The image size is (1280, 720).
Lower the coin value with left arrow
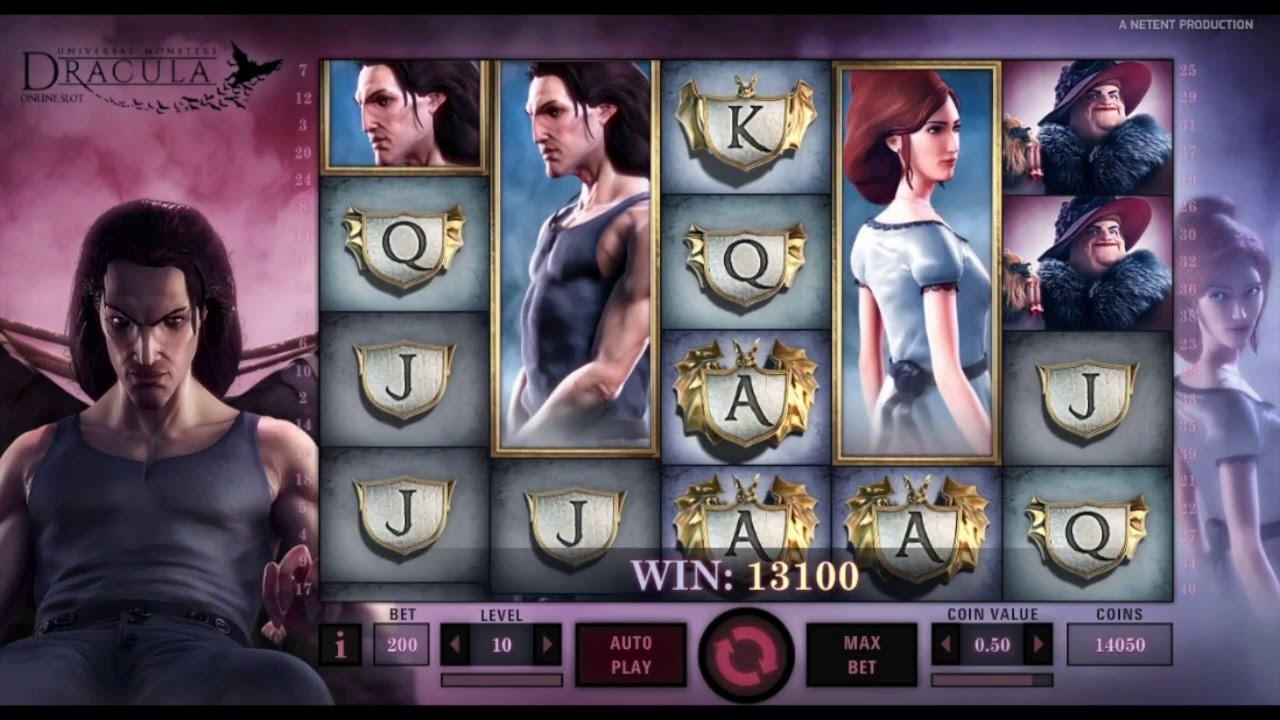pyautogui.click(x=945, y=645)
